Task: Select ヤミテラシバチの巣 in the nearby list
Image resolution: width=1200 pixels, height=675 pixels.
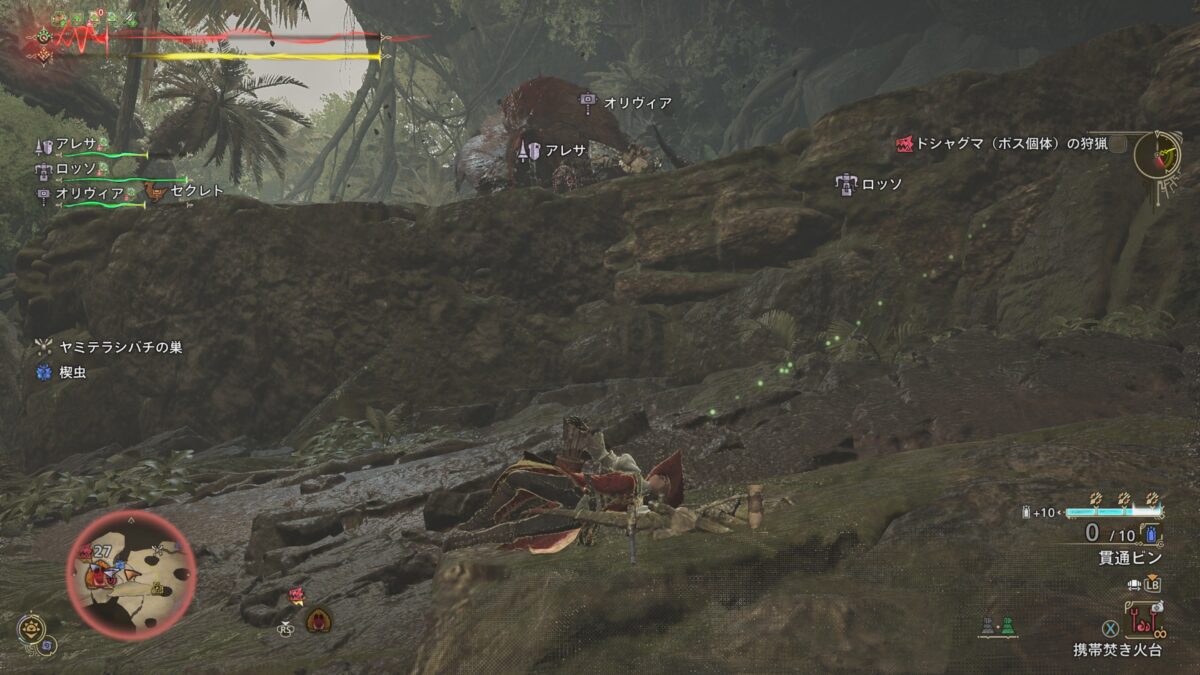Action: [x=118, y=347]
